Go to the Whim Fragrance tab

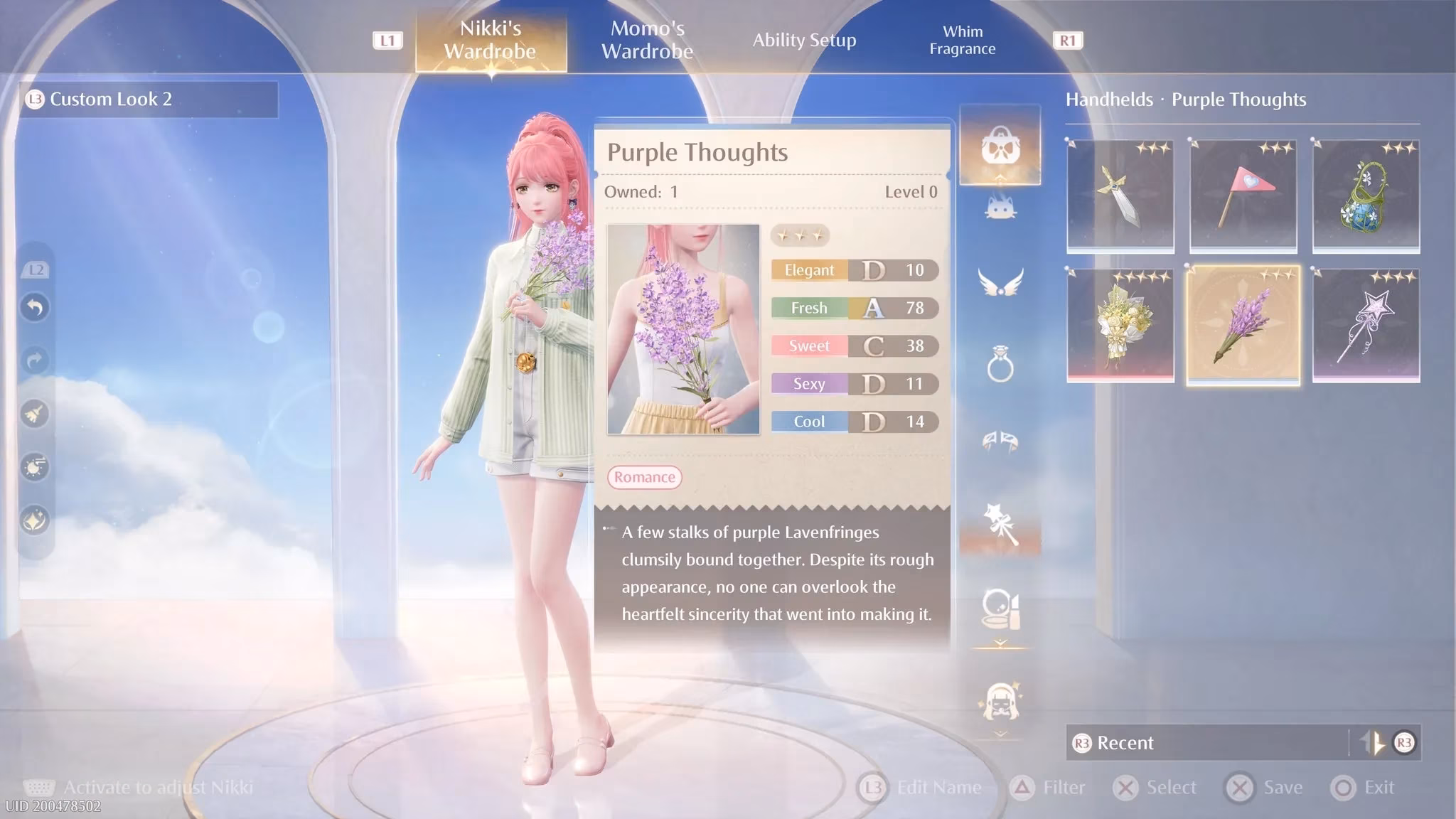coord(962,40)
